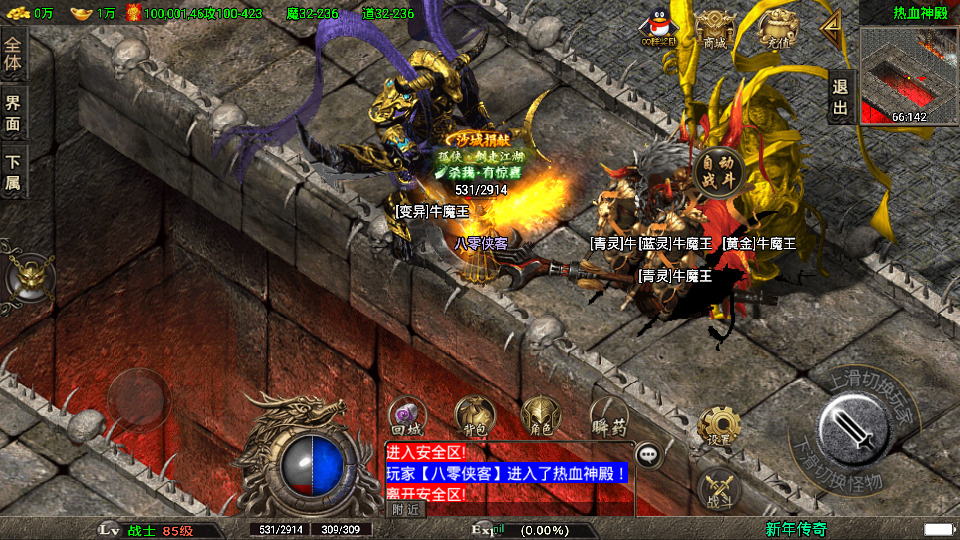Image resolution: width=960 pixels, height=540 pixels.
Task: Open the 充值 recharge menu
Action: (774, 28)
